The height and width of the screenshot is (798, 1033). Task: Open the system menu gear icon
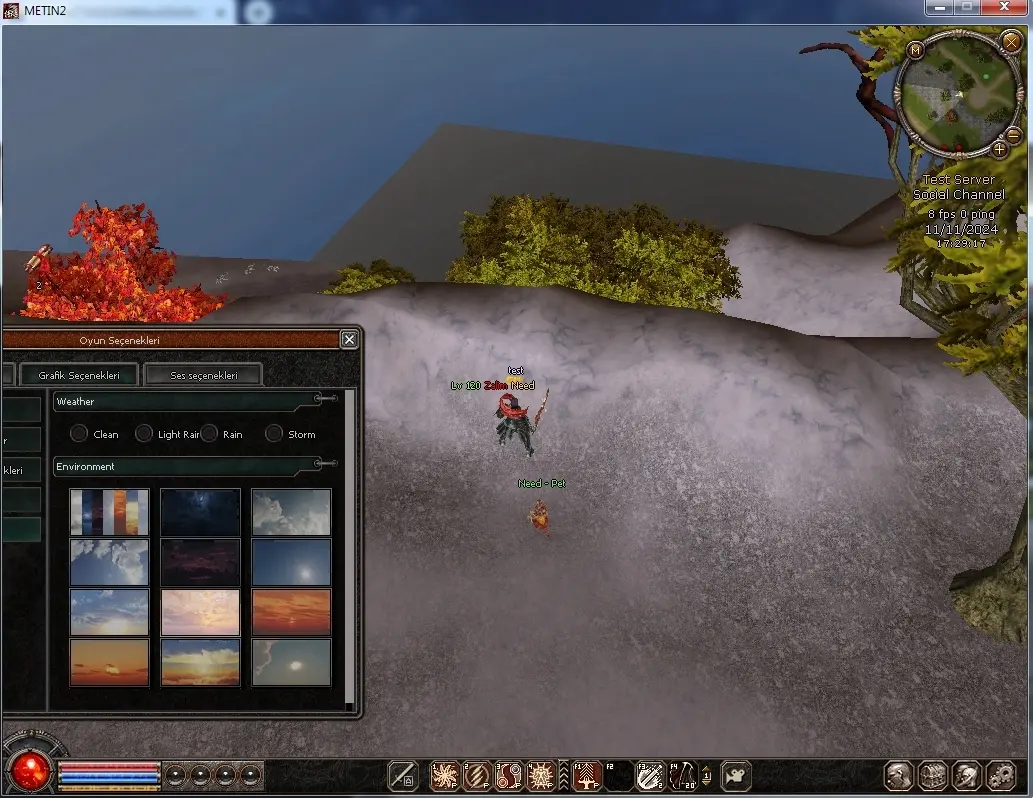[1001, 776]
